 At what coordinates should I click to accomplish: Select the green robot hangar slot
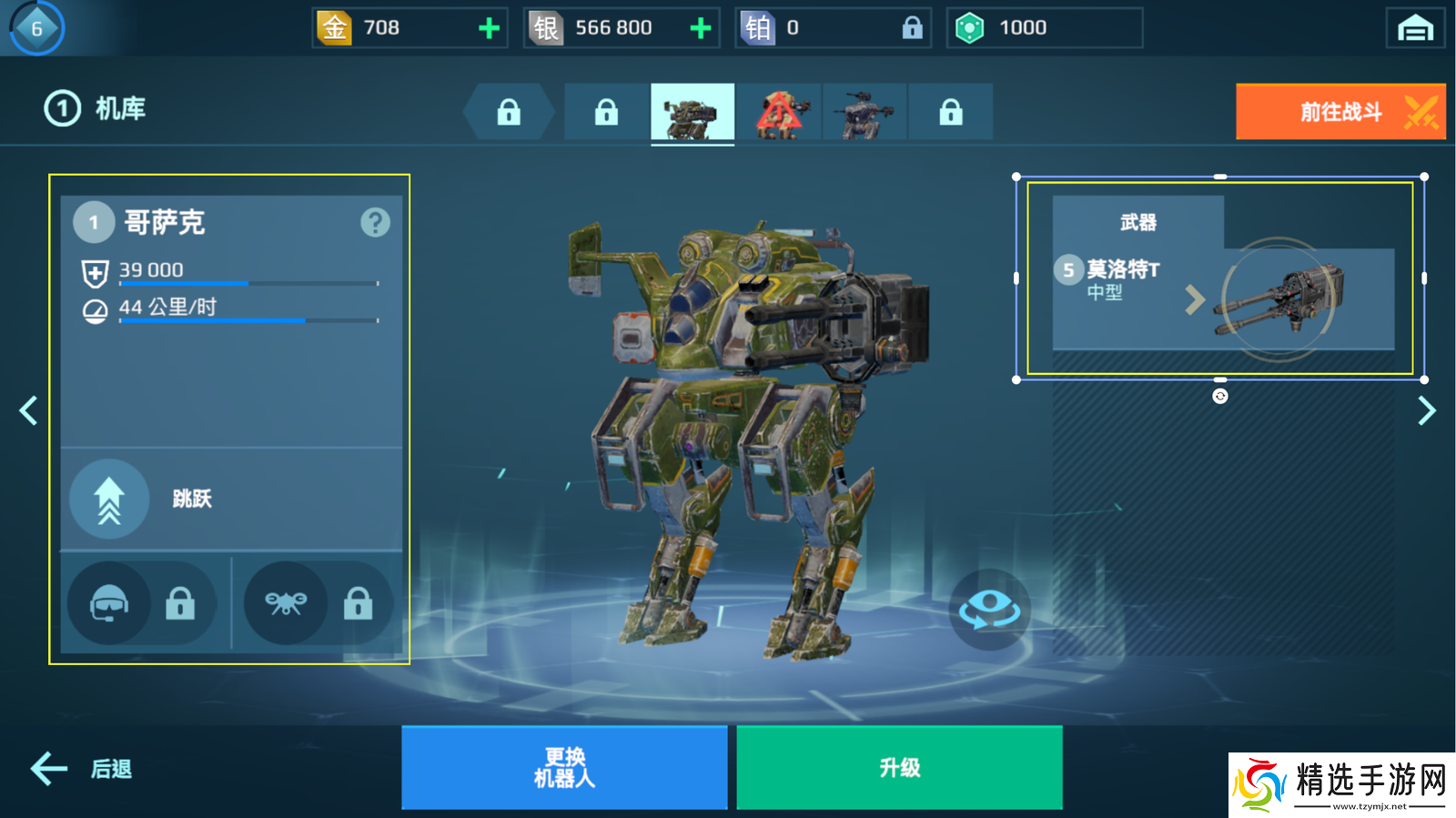pos(693,113)
